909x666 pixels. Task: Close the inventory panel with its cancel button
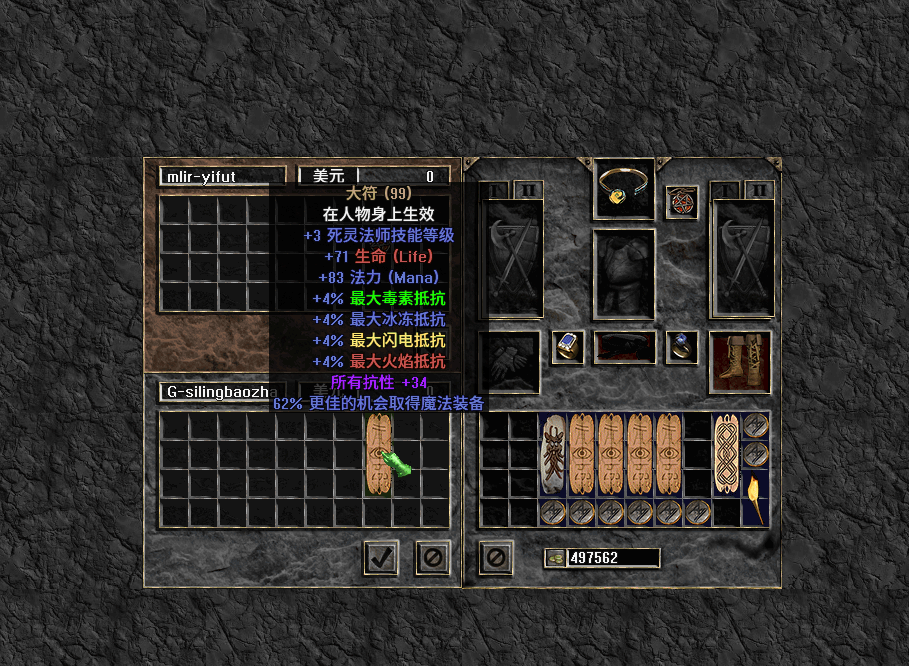(496, 557)
